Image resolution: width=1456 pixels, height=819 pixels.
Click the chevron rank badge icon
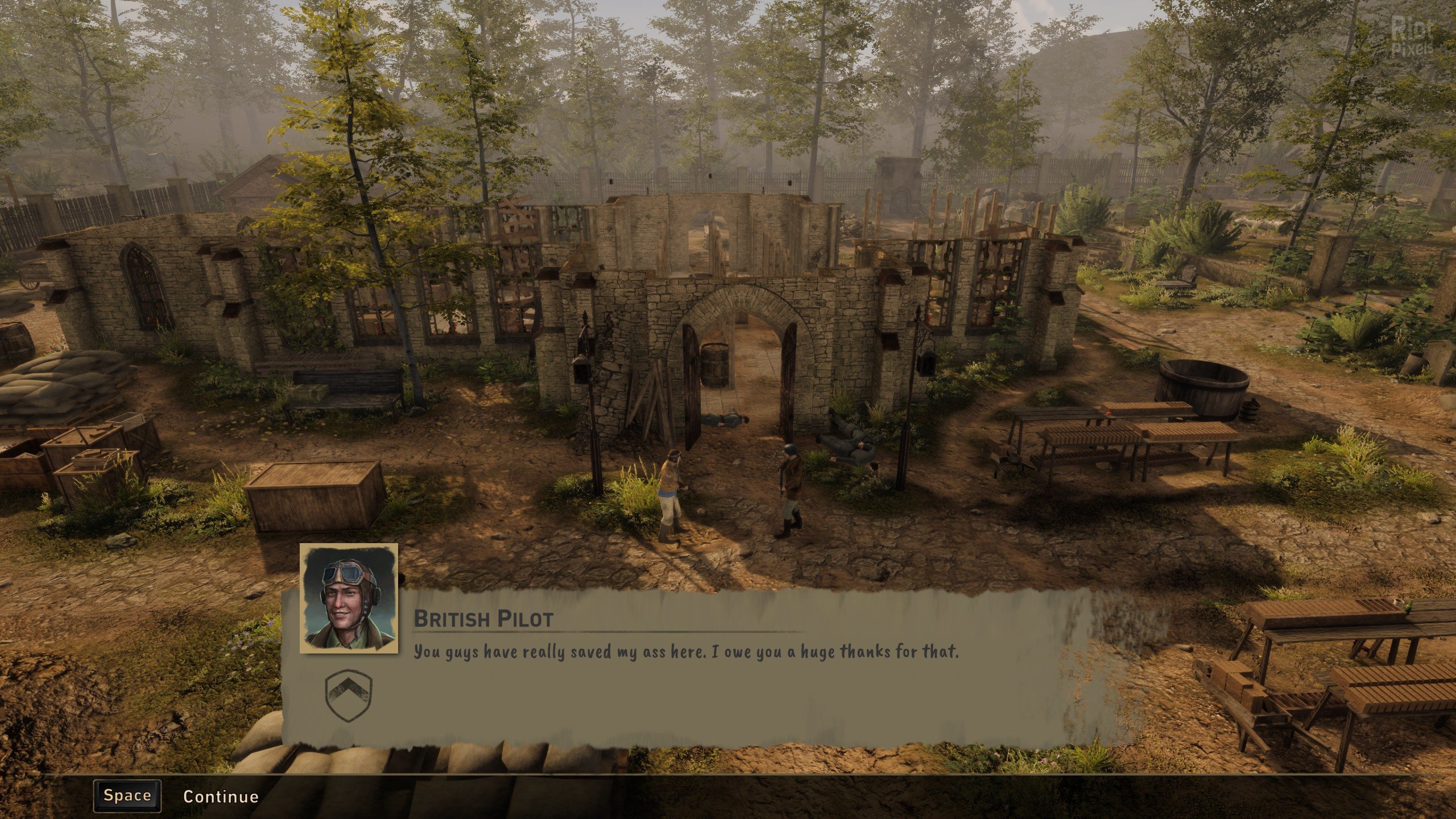point(348,697)
